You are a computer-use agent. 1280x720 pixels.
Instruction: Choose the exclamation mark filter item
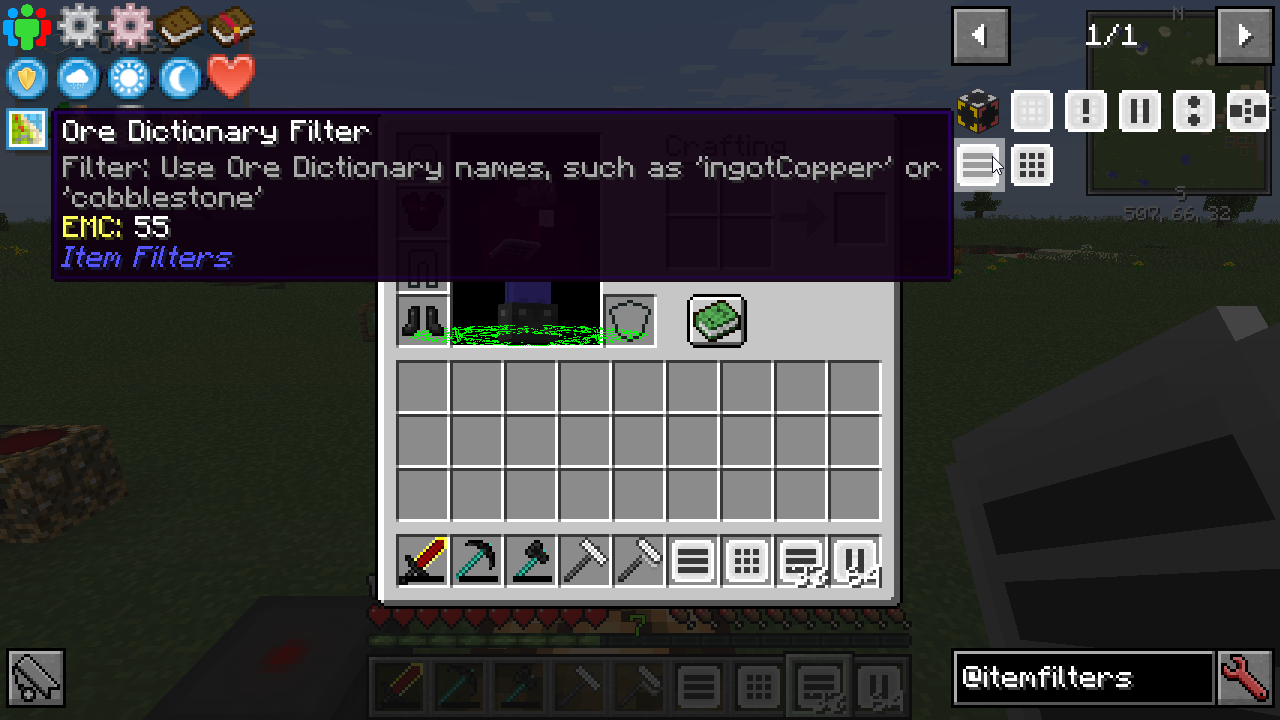point(1086,110)
